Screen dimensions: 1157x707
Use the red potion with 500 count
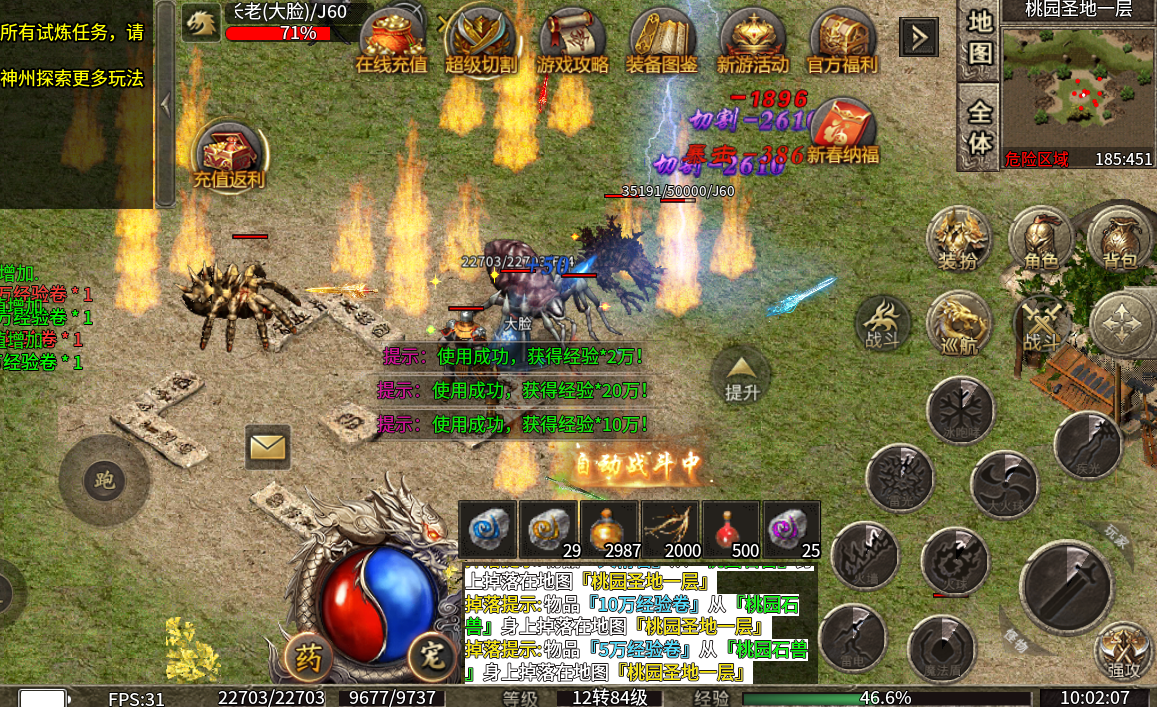[731, 528]
